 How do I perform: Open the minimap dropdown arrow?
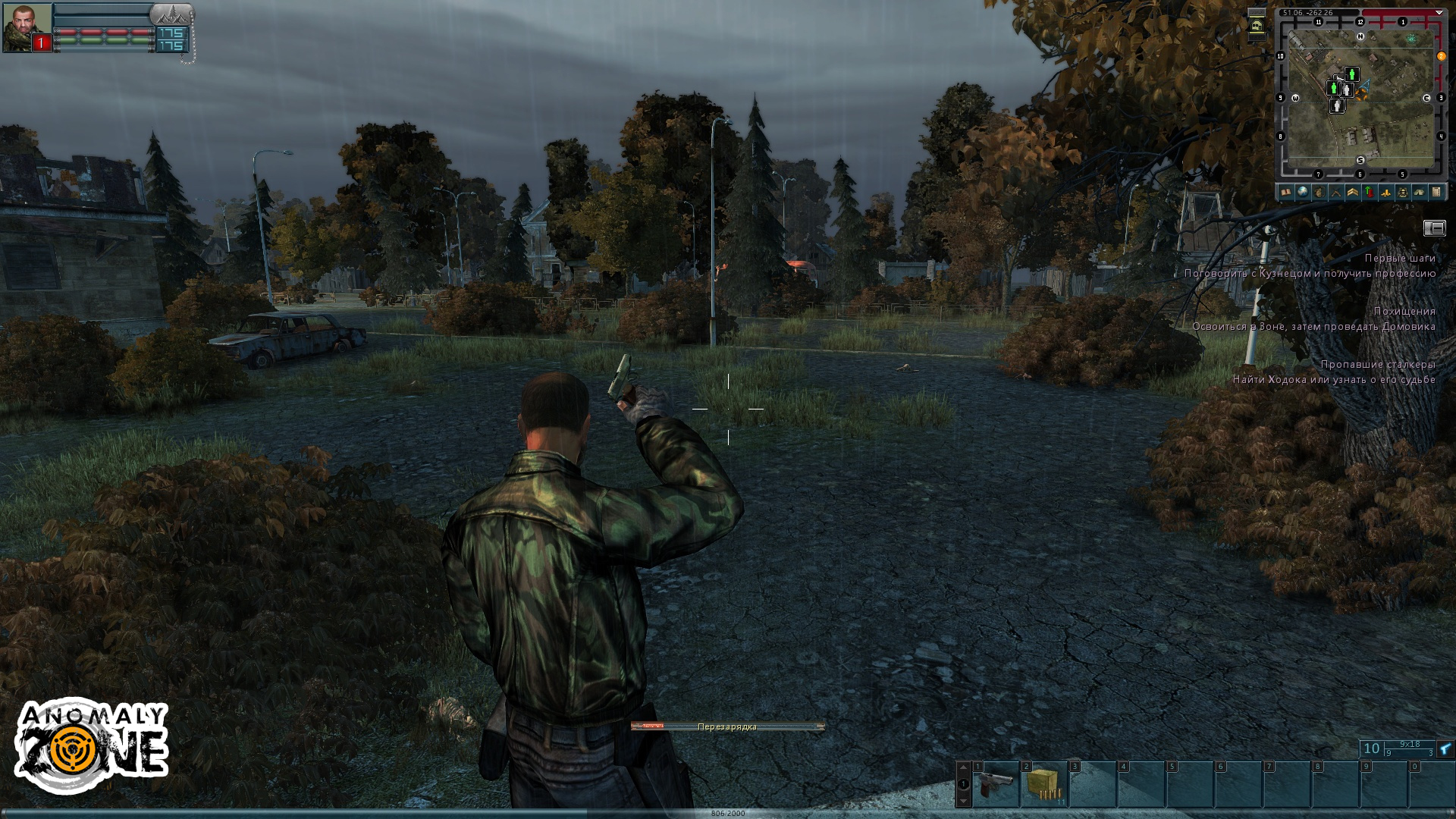tap(1439, 12)
